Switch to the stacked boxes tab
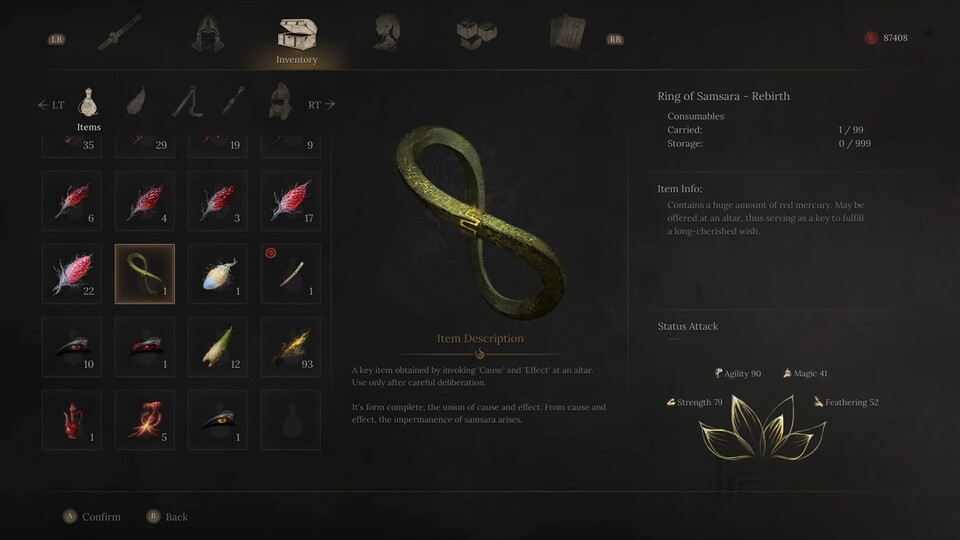This screenshot has height=540, width=960. pyautogui.click(x=476, y=34)
